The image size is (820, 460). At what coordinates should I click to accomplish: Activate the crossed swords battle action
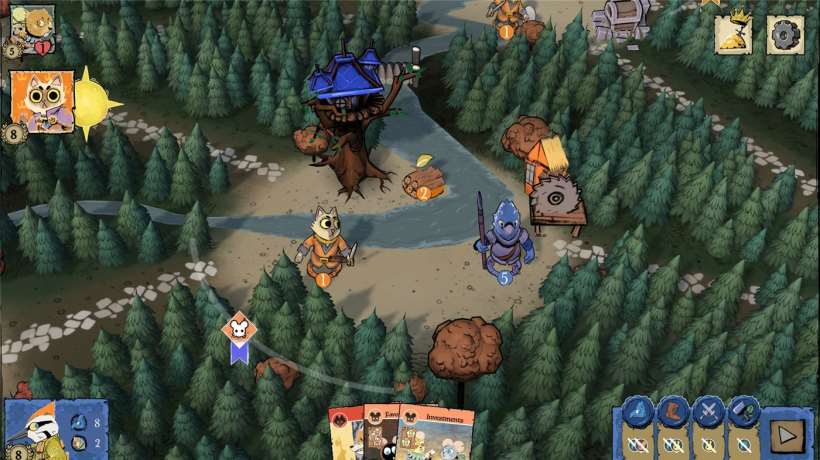(x=709, y=412)
